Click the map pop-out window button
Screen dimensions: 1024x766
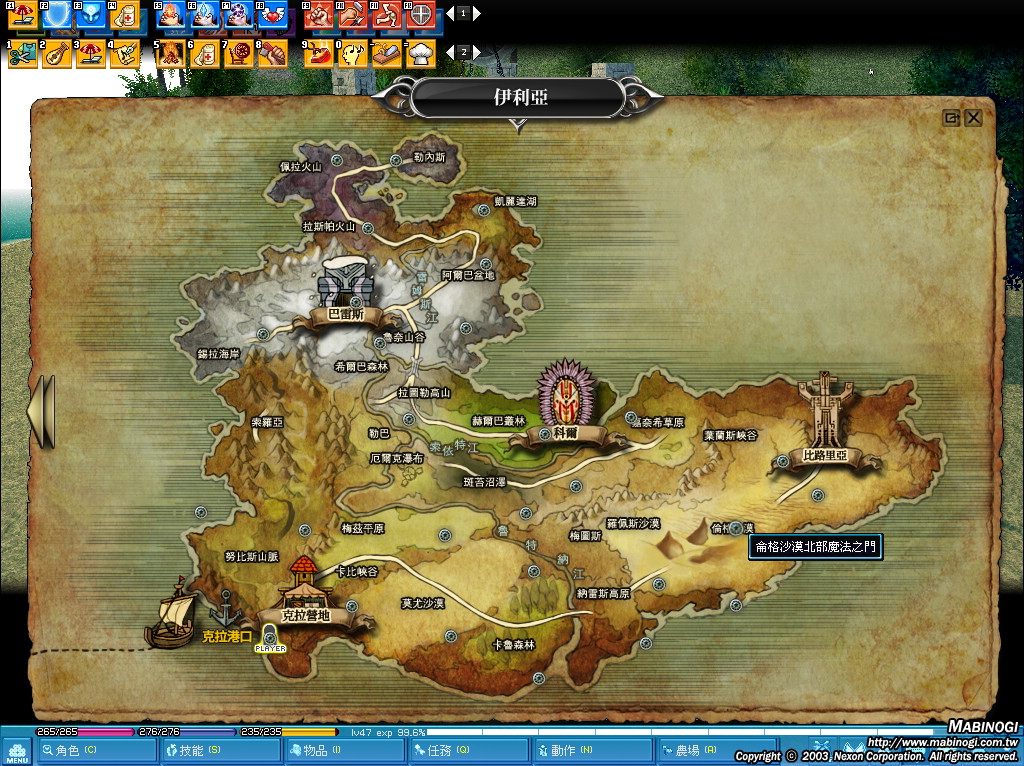(951, 118)
